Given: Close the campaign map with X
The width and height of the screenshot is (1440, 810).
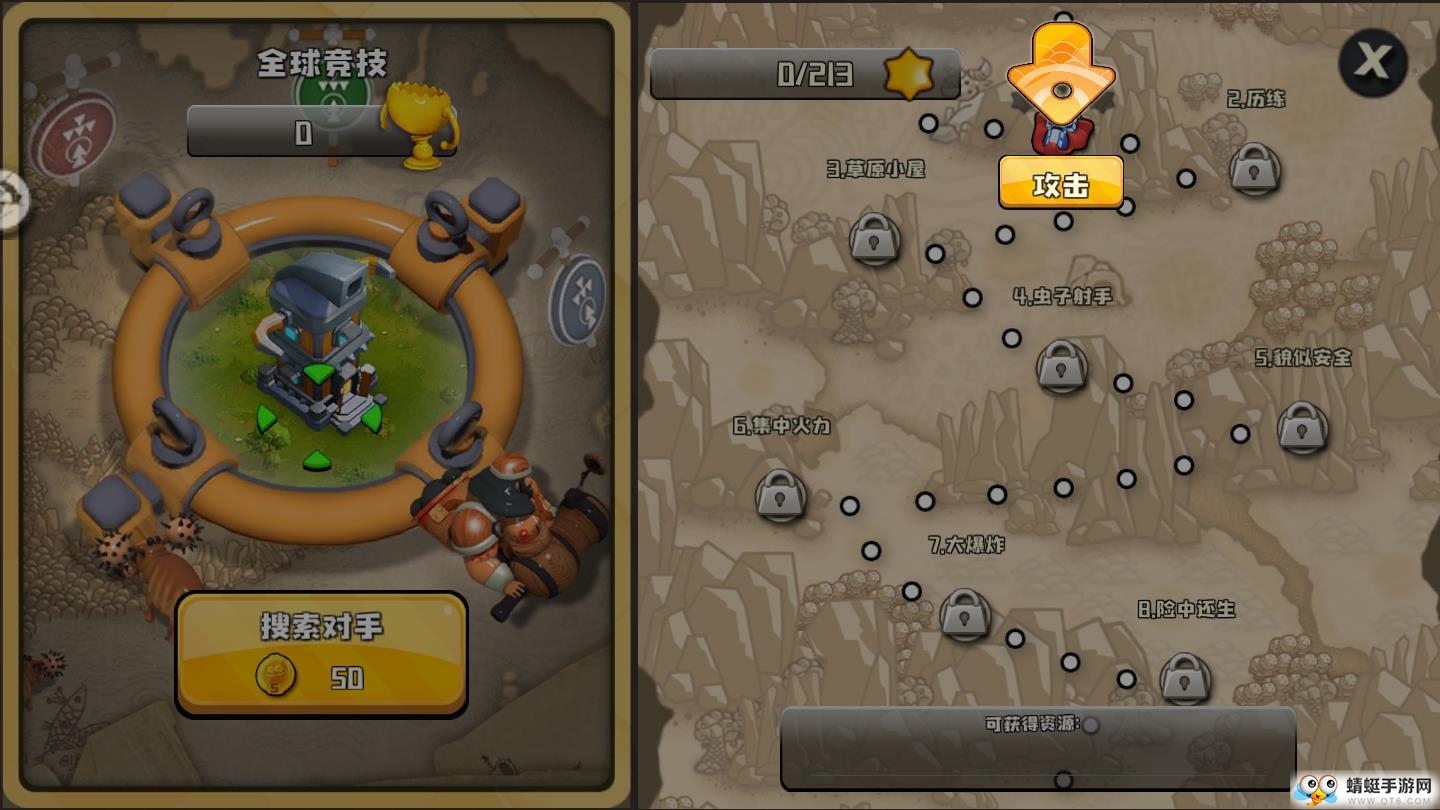Looking at the screenshot, I should [x=1372, y=62].
